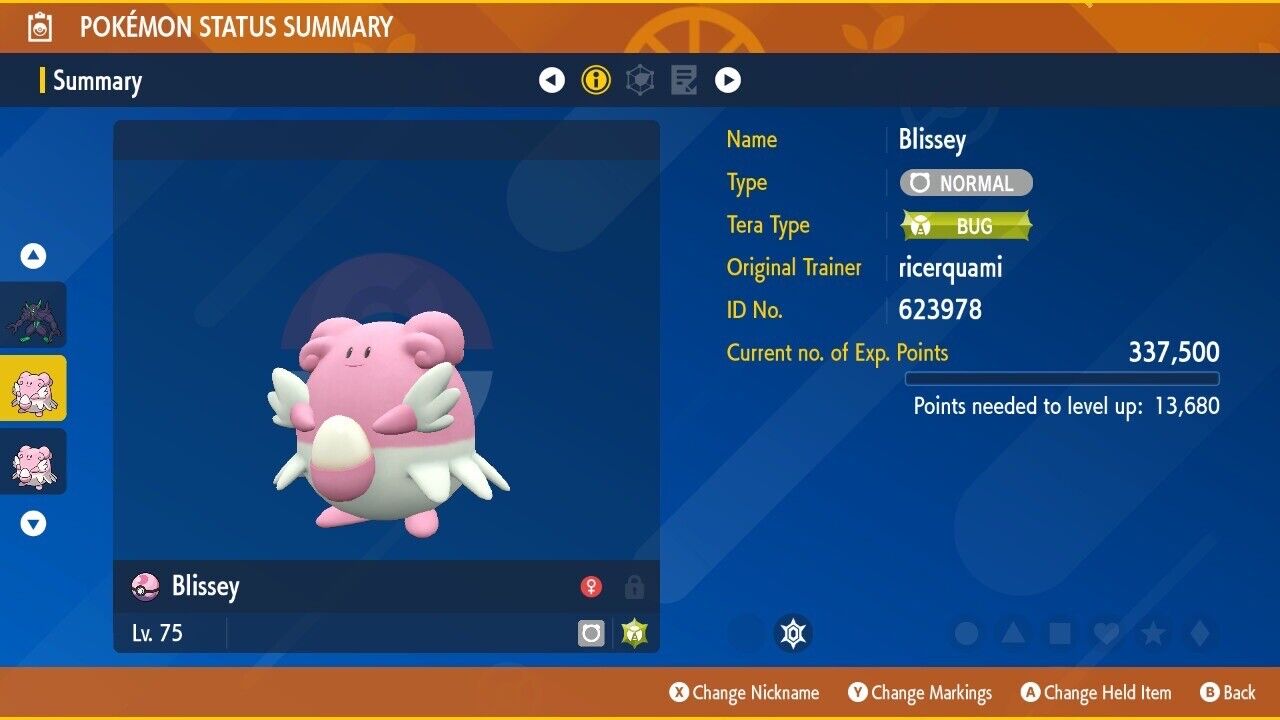This screenshot has height=720, width=1280.
Task: Show the next Pokémon with the down arrow
Action: [x=34, y=523]
